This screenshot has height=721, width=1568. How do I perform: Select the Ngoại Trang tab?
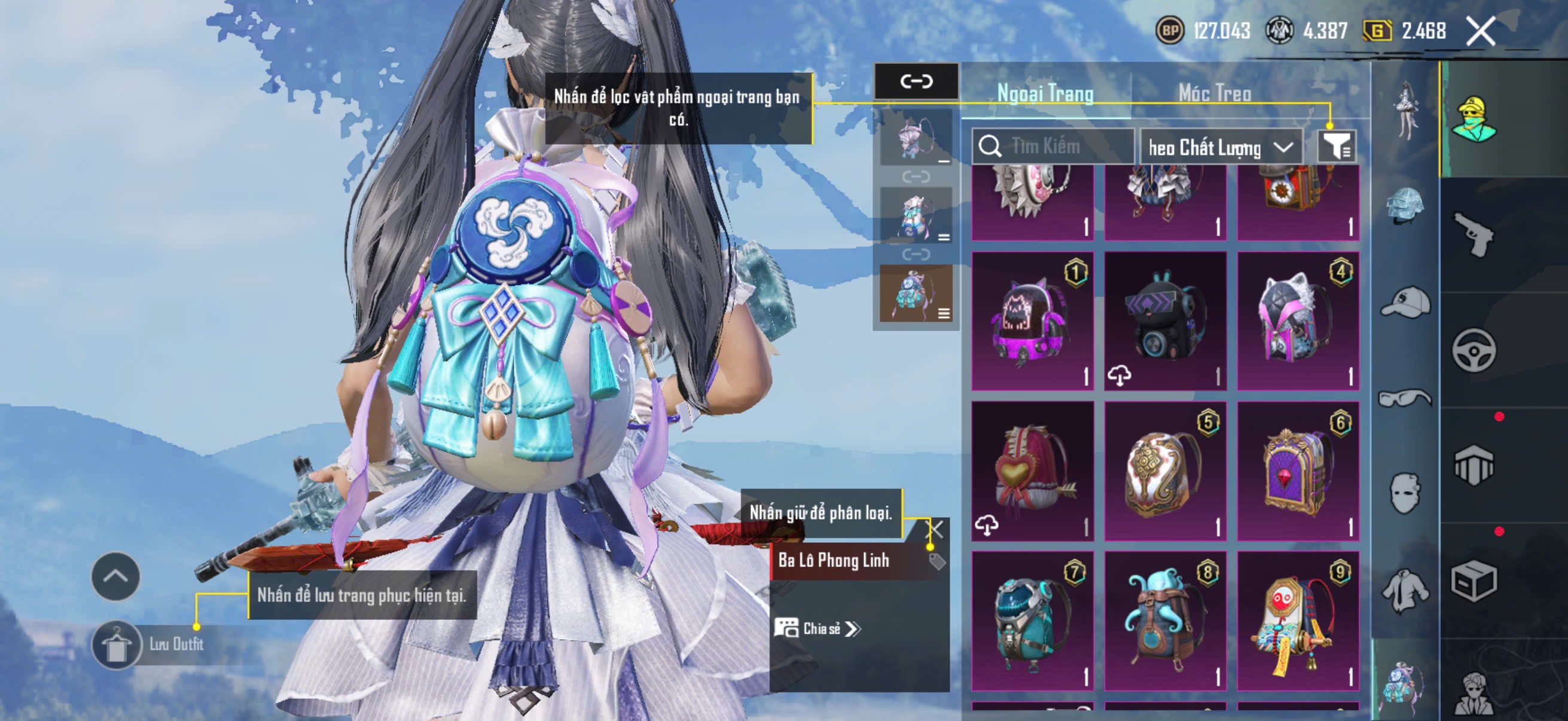[x=1045, y=94]
